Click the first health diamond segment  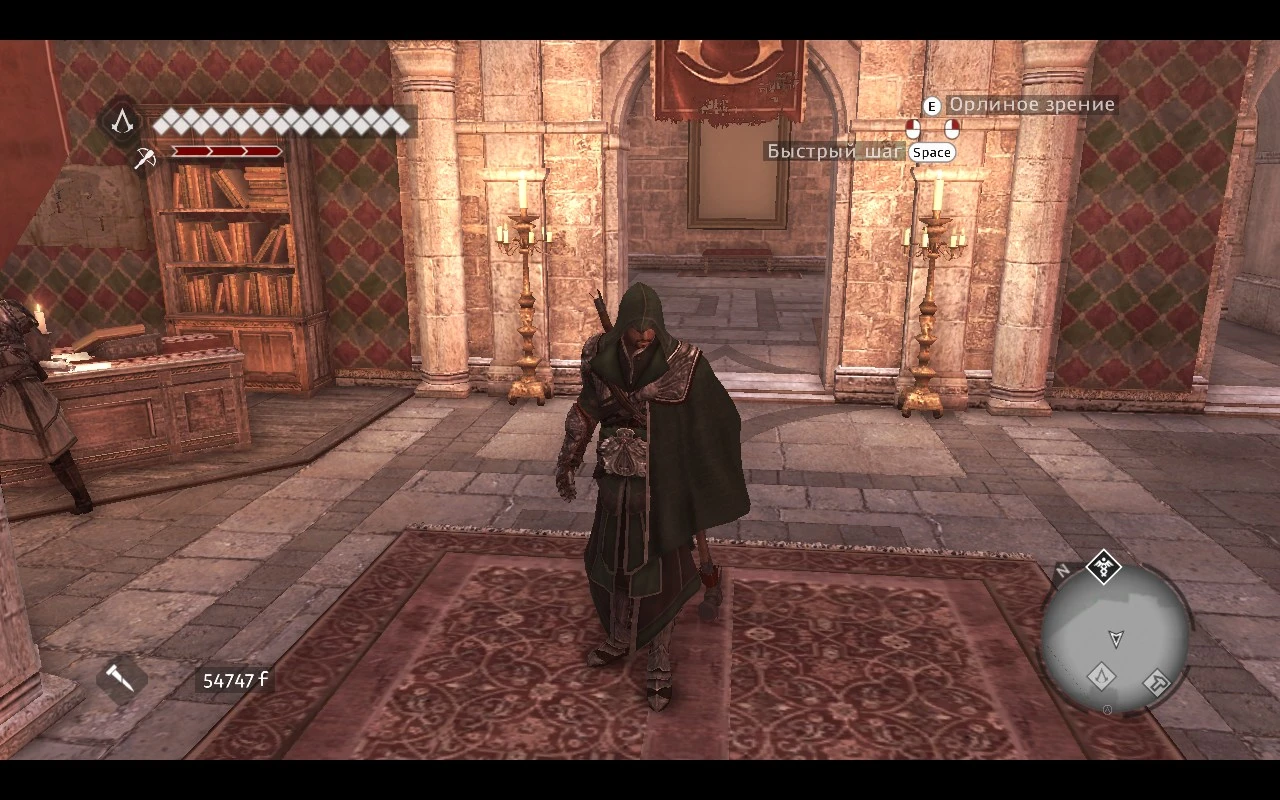click(x=170, y=122)
